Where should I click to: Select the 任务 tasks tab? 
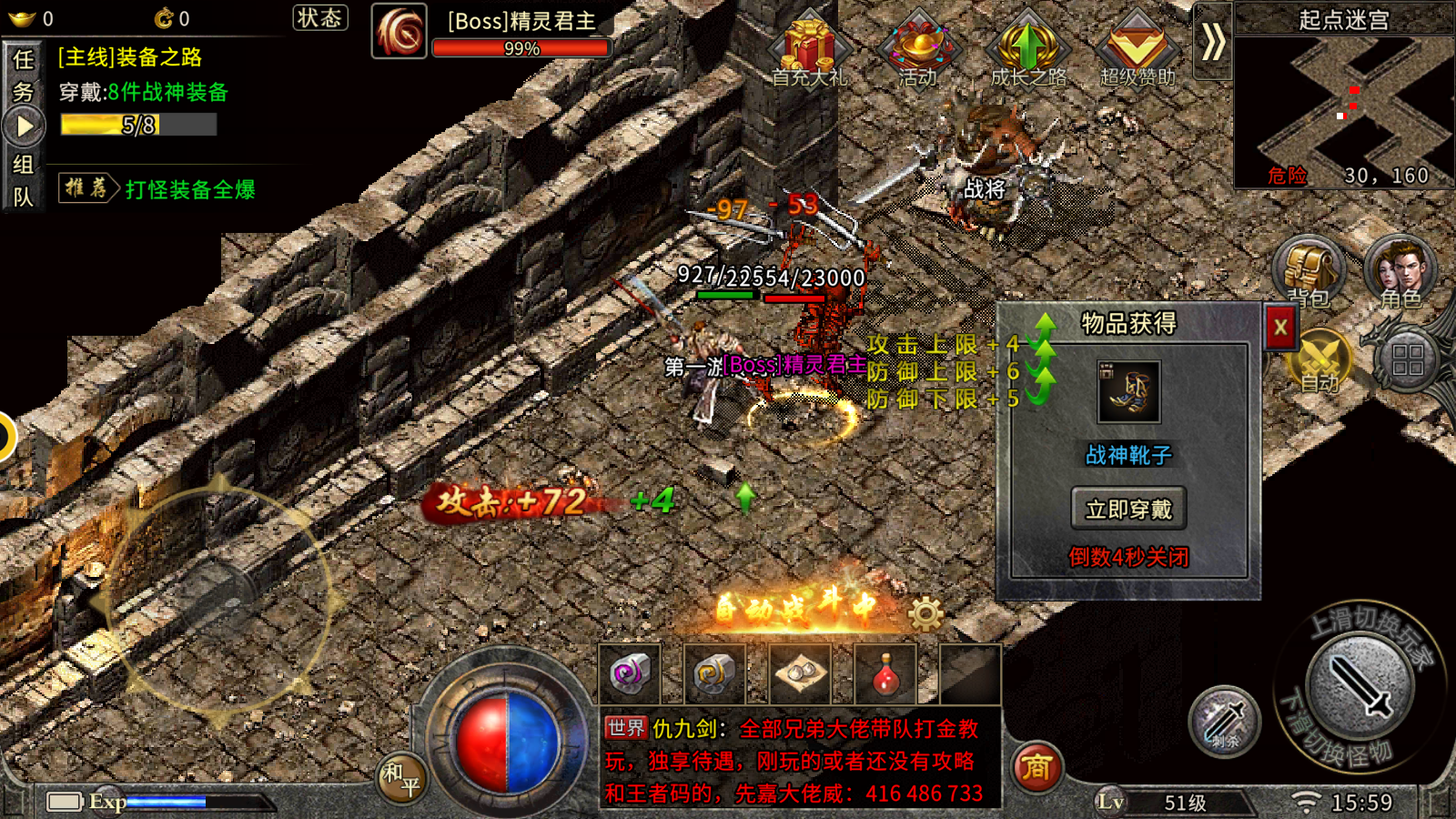click(23, 73)
